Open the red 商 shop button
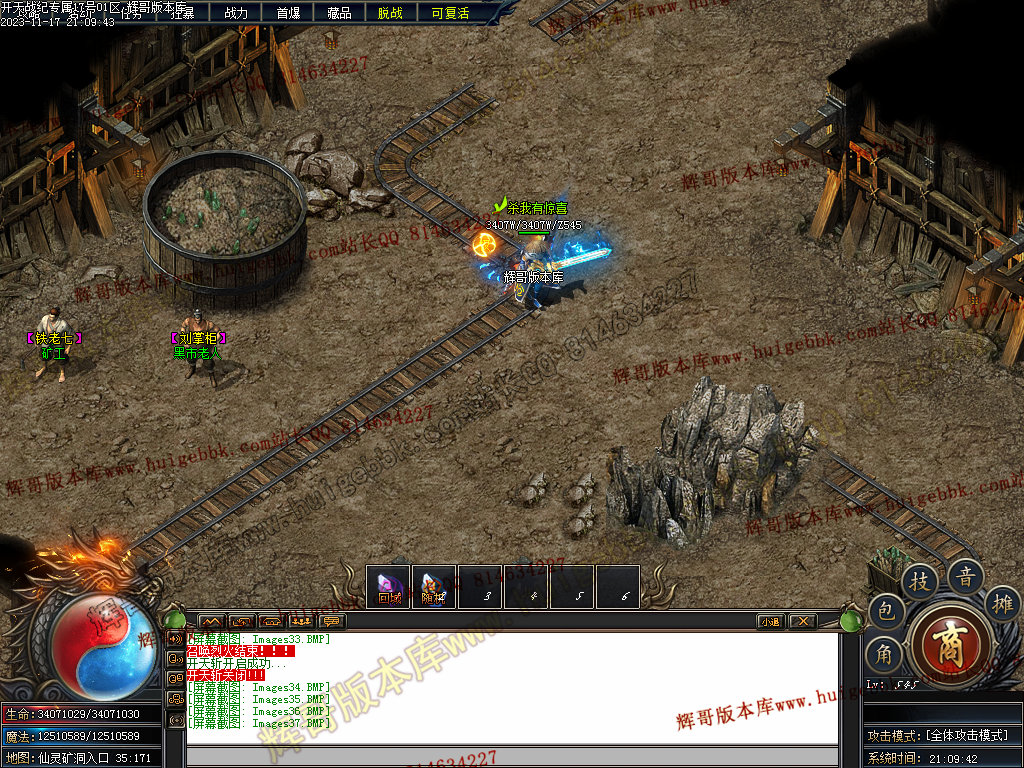 click(950, 642)
